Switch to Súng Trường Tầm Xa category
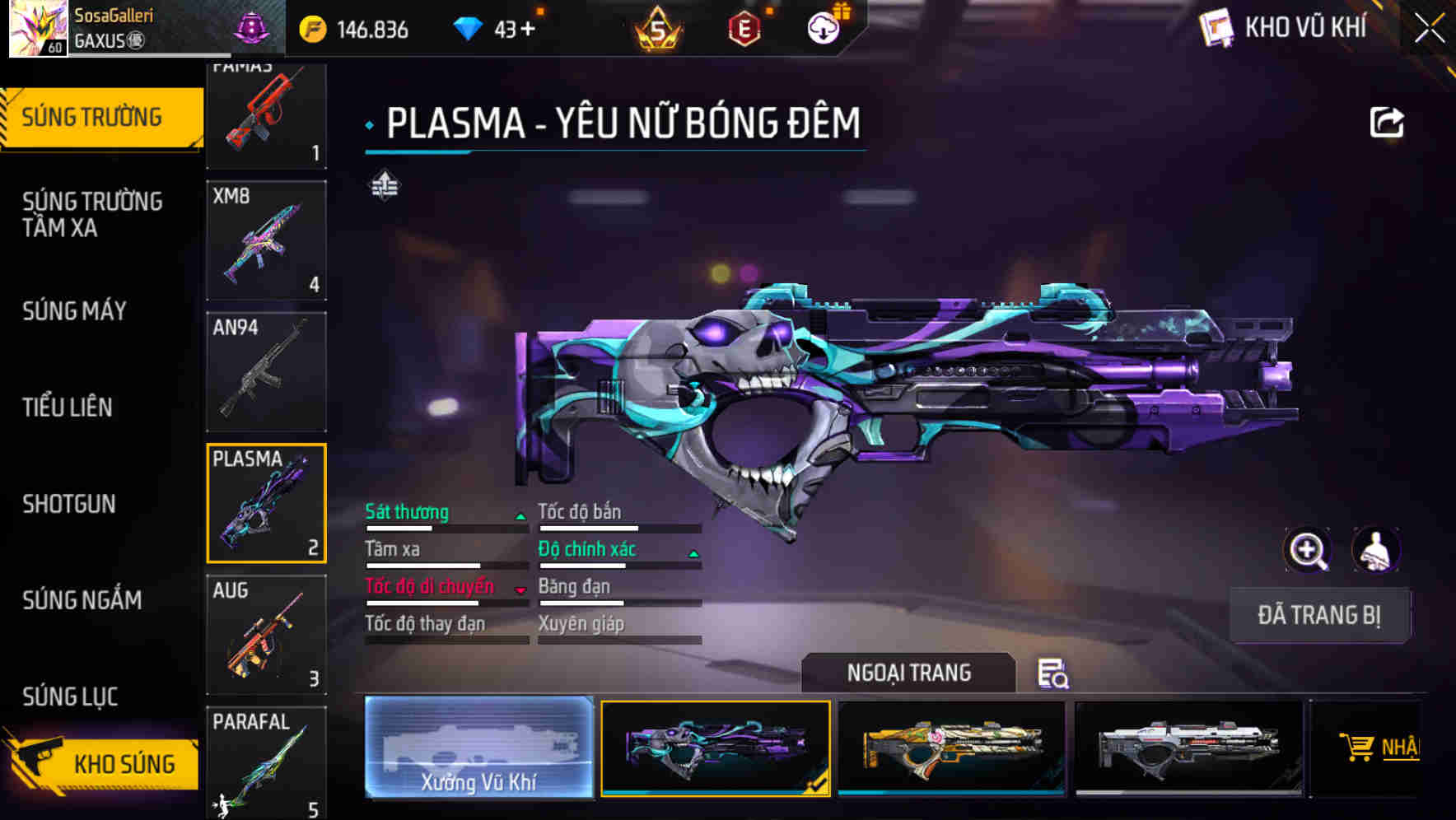 pos(92,214)
